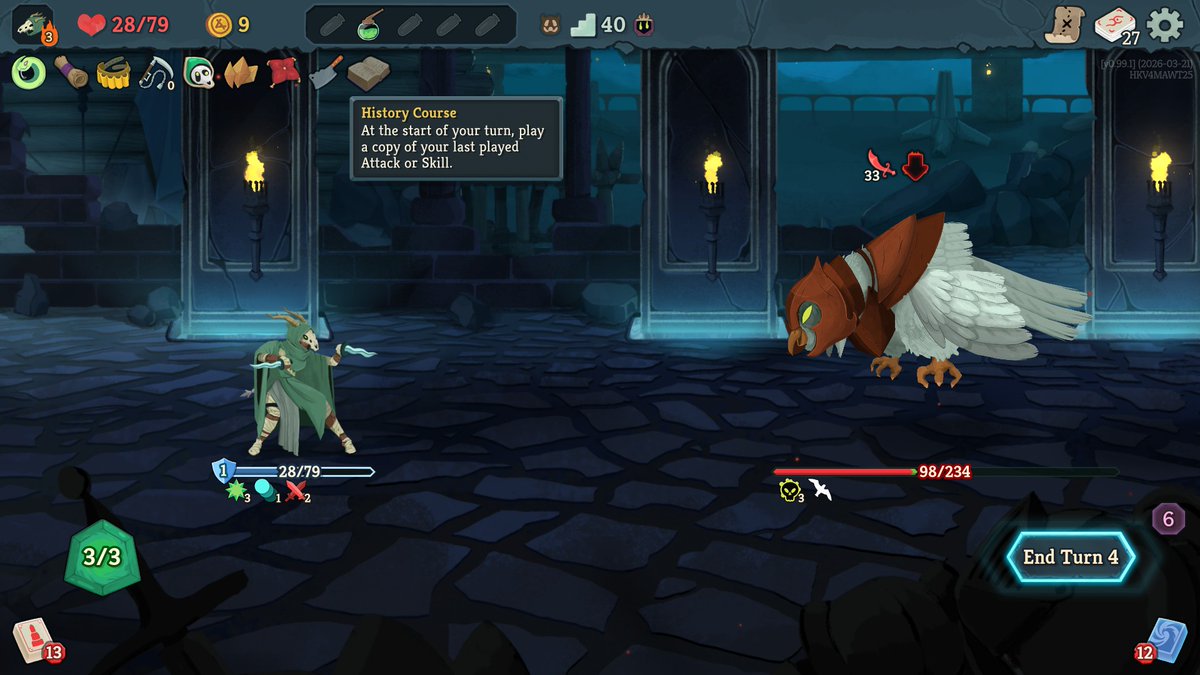1200x675 pixels.
Task: Check the enemy's 33 attack intent icon
Action: [x=880, y=165]
